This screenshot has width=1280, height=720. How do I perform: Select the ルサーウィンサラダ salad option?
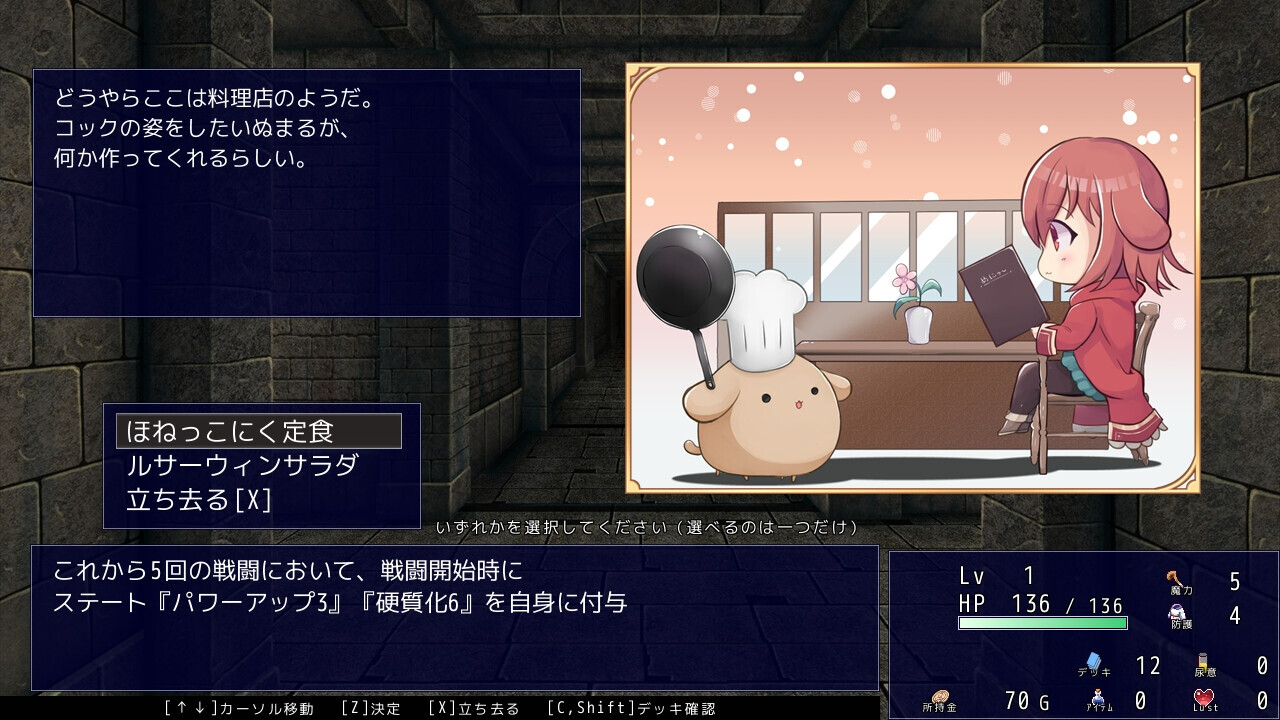point(242,465)
